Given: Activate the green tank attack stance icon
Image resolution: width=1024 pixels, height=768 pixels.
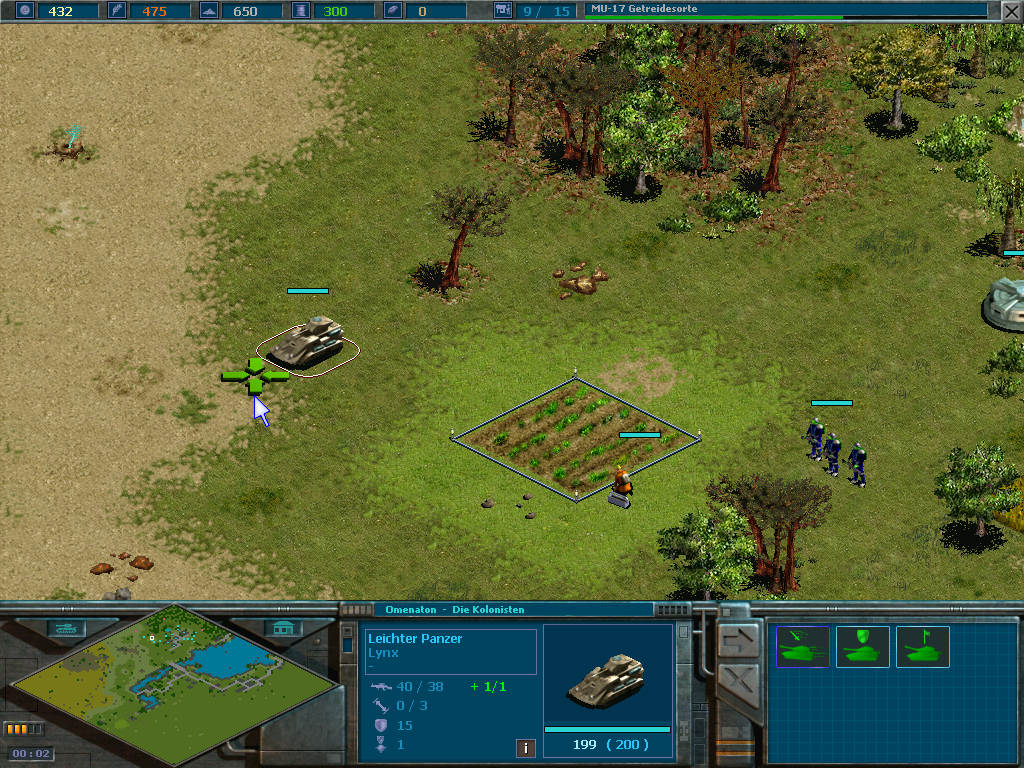Looking at the screenshot, I should point(802,647).
